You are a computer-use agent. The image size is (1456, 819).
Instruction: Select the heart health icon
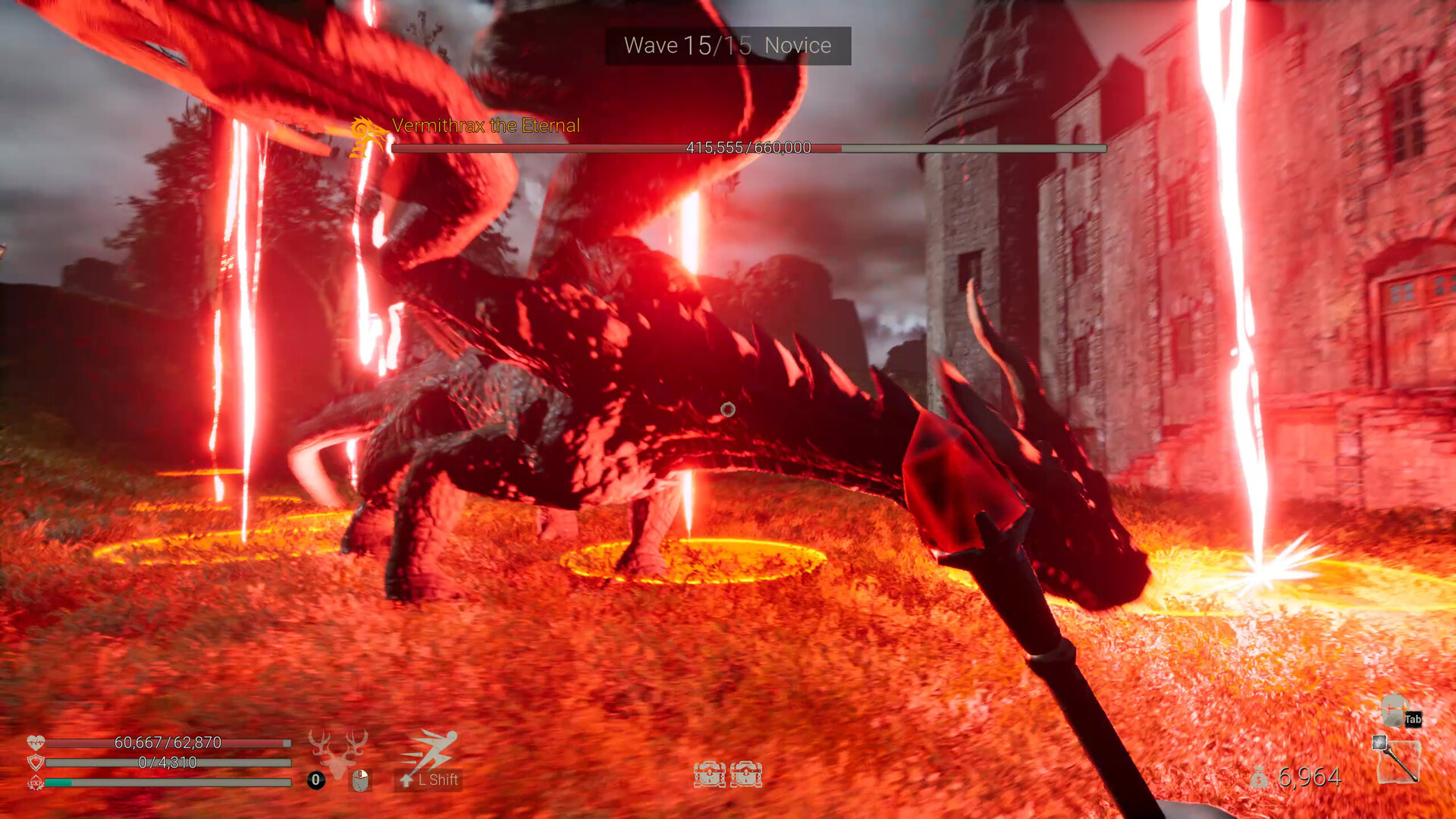36,741
